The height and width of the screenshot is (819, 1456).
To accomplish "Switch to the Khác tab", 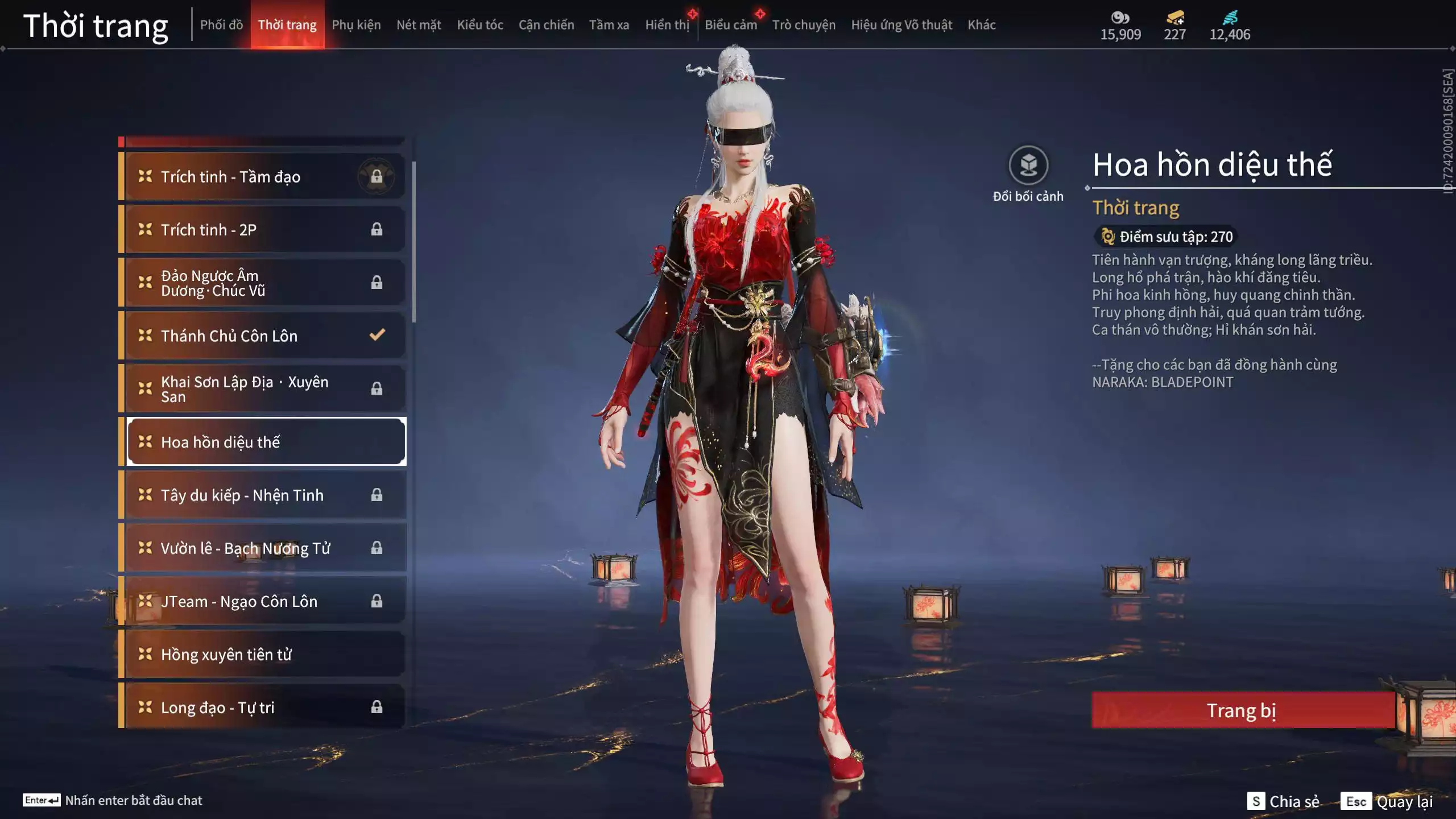I will point(981,25).
